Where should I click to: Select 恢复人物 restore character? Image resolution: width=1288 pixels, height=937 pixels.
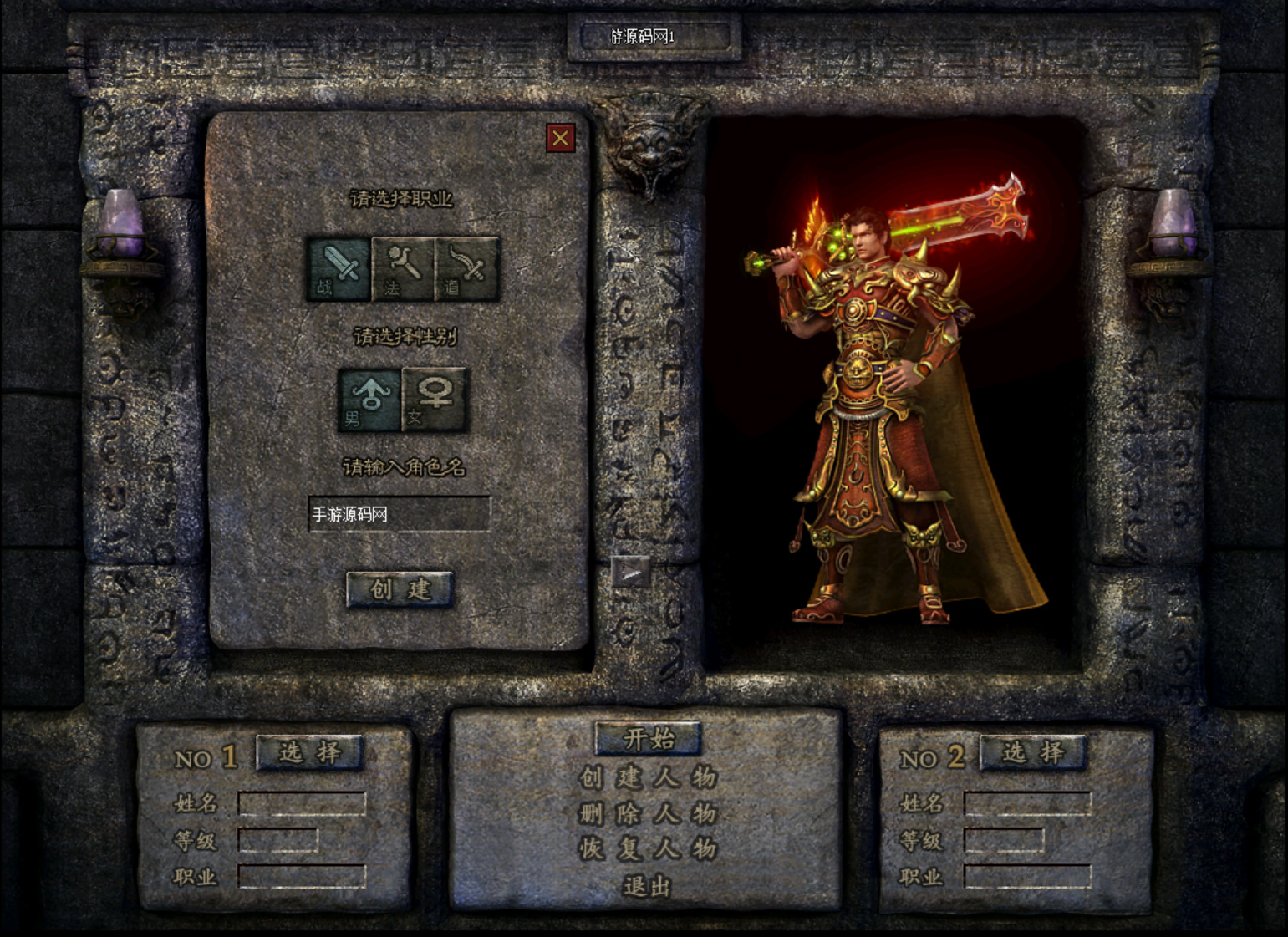[648, 849]
